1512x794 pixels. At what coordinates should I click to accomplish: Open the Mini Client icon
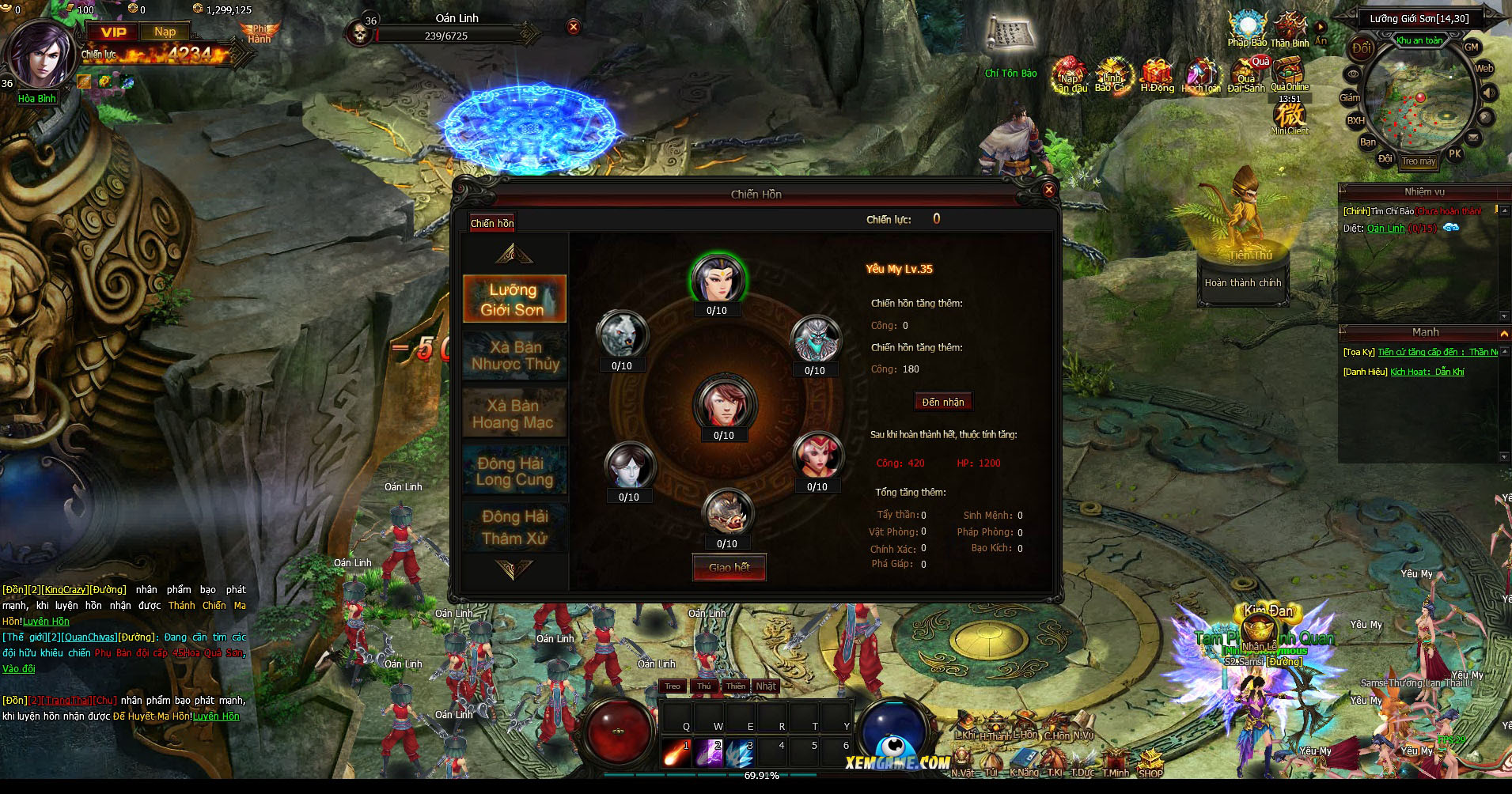coord(1290,117)
